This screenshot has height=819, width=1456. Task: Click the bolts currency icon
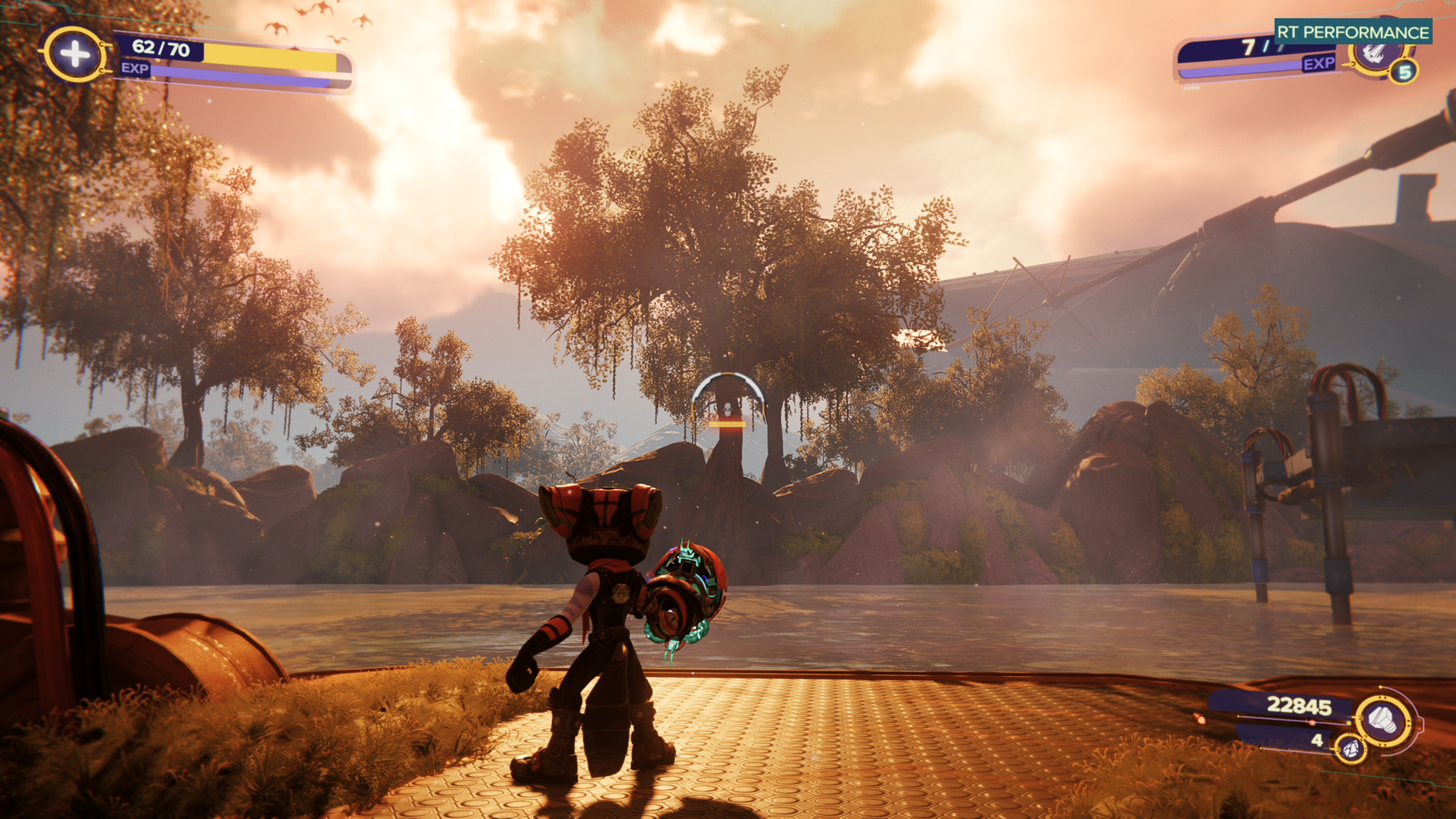click(1383, 722)
